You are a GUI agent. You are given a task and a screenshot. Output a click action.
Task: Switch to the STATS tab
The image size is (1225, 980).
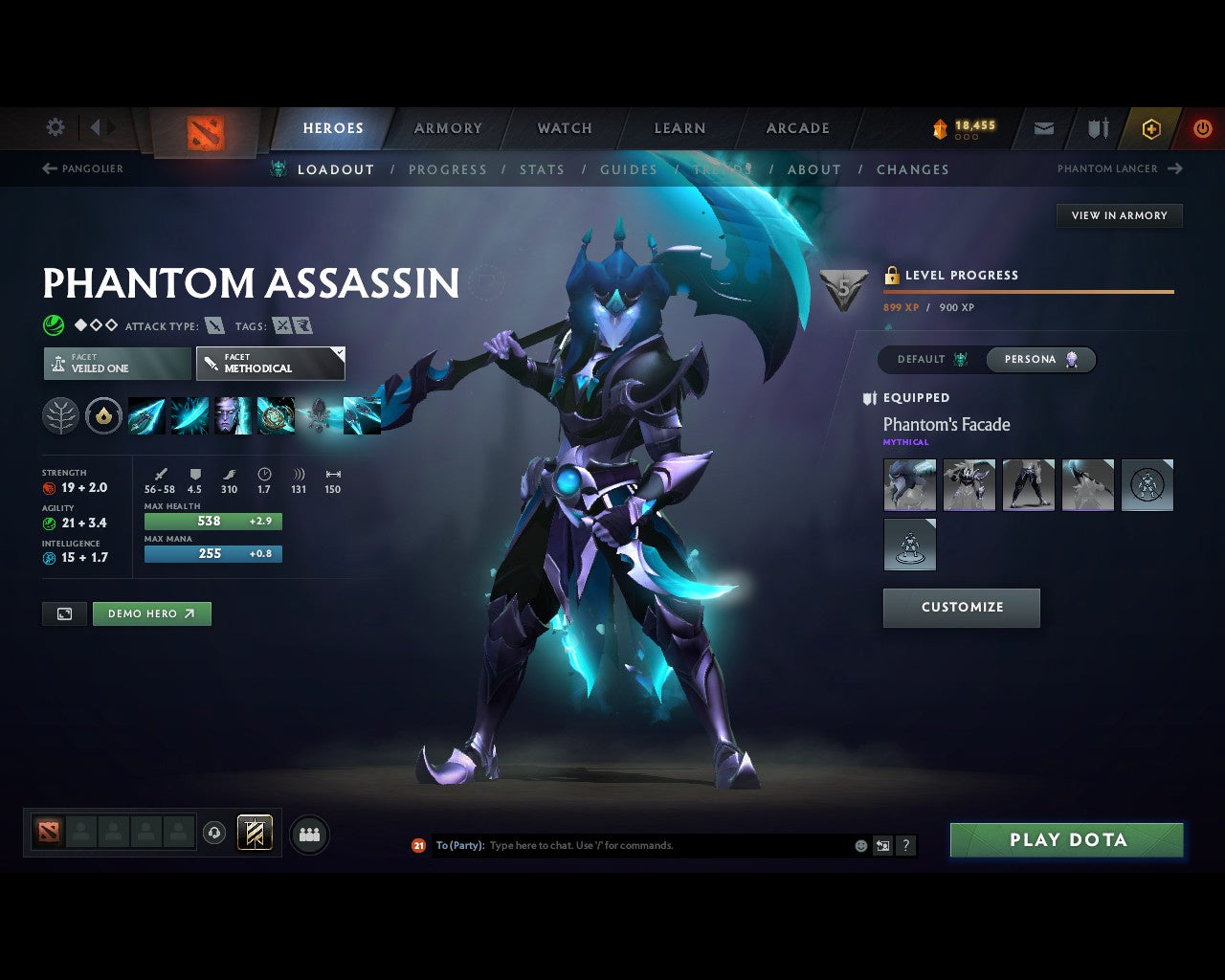click(x=542, y=169)
